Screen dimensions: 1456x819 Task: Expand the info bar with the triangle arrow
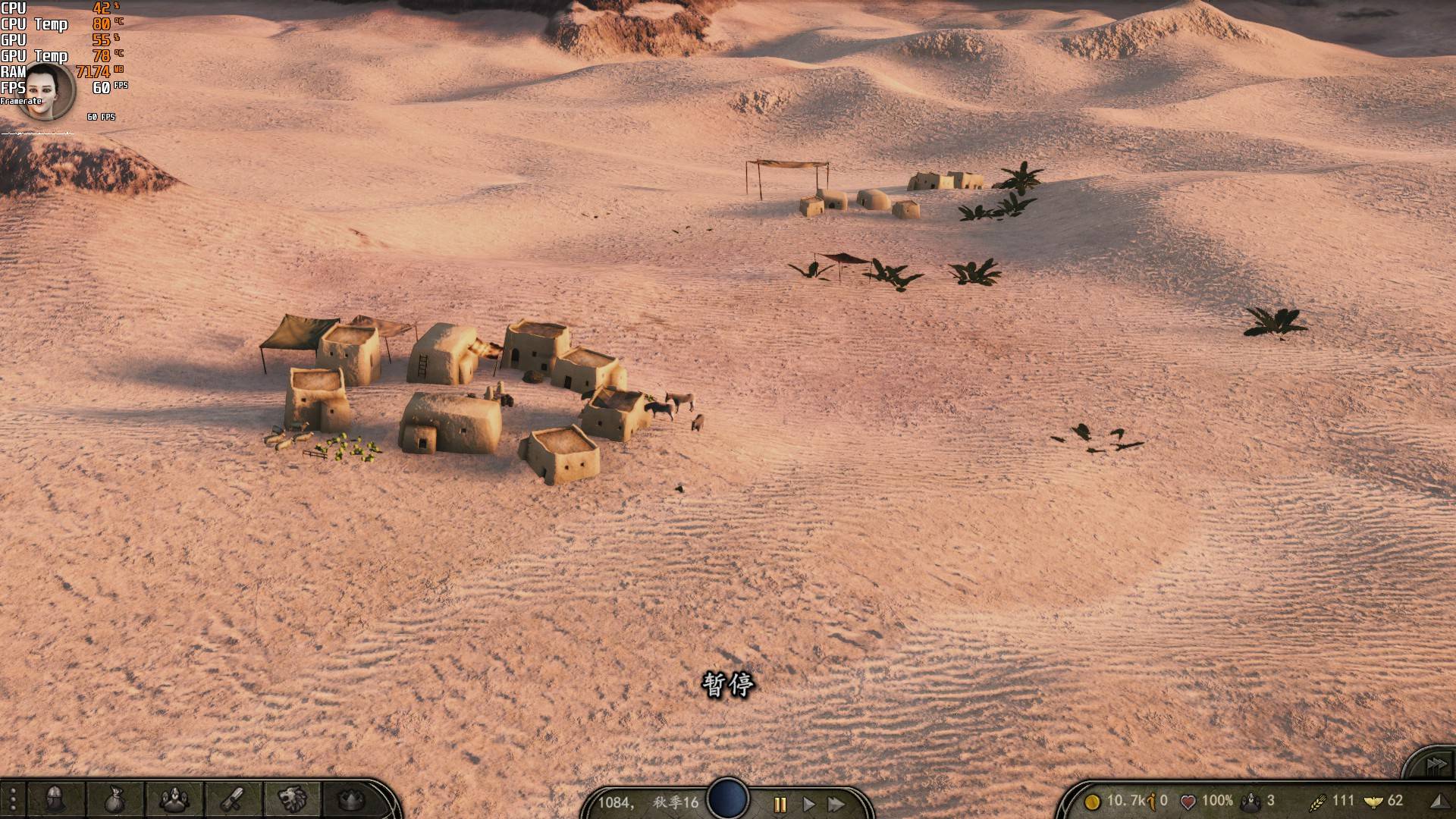(1437, 801)
